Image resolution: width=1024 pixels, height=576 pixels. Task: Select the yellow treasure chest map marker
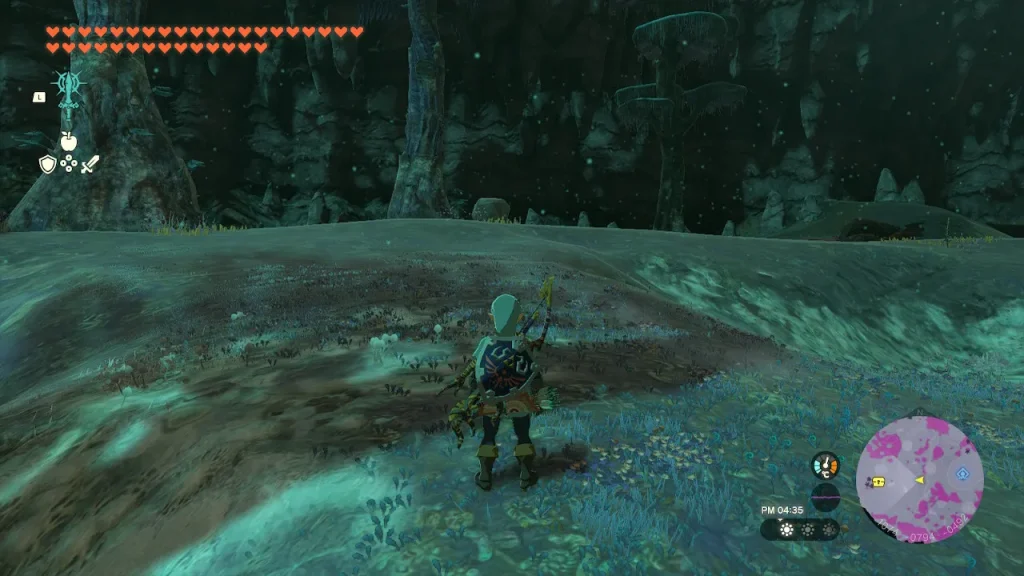point(878,481)
